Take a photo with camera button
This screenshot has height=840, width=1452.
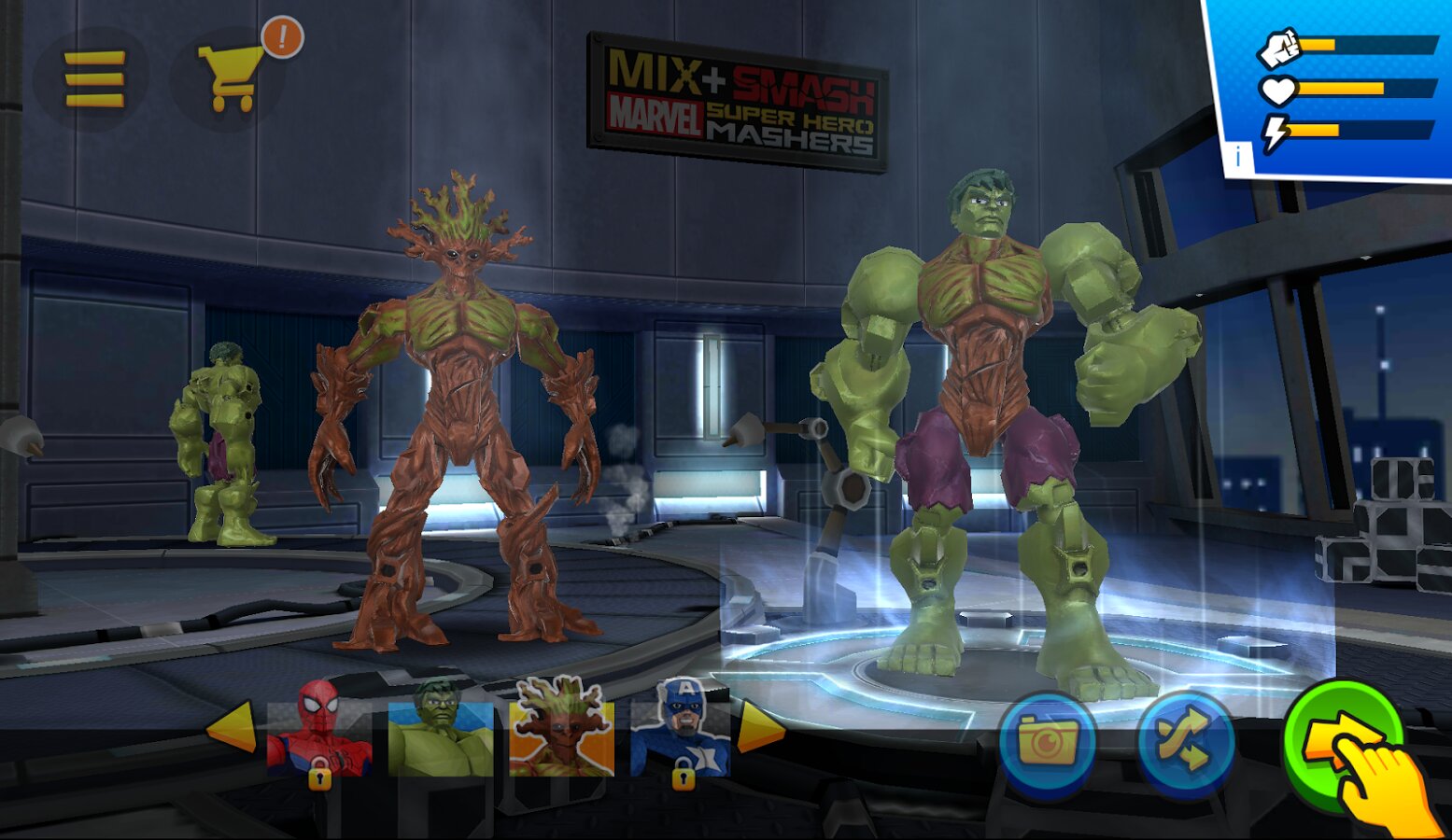[1047, 743]
